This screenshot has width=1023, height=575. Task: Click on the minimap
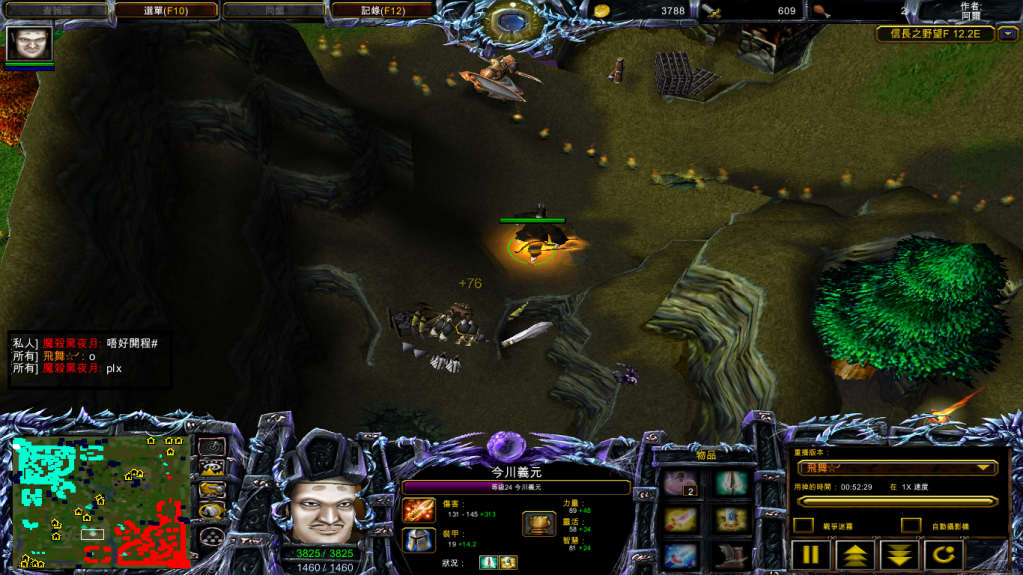tap(100, 498)
